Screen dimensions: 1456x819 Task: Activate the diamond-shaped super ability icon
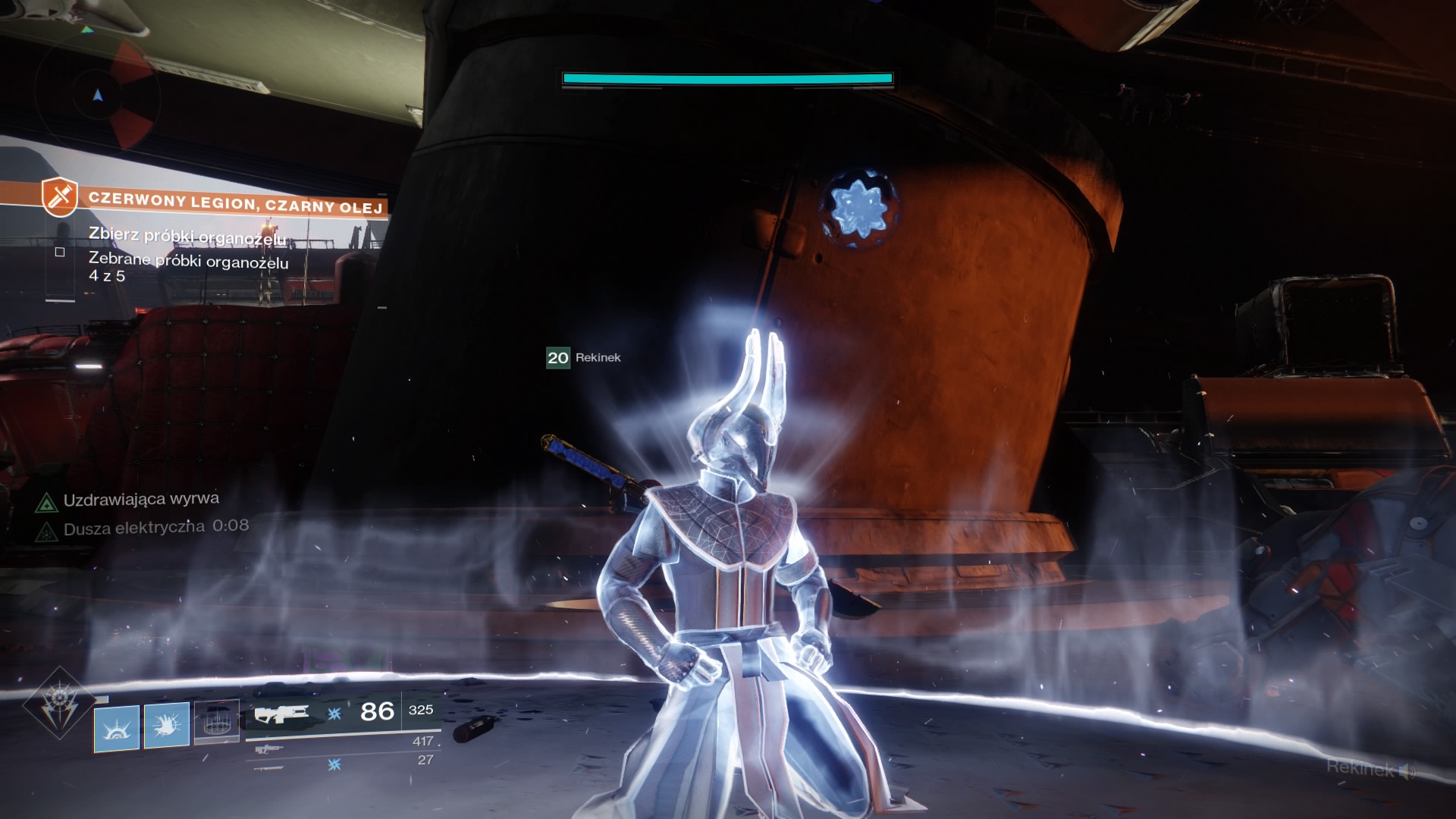(59, 703)
